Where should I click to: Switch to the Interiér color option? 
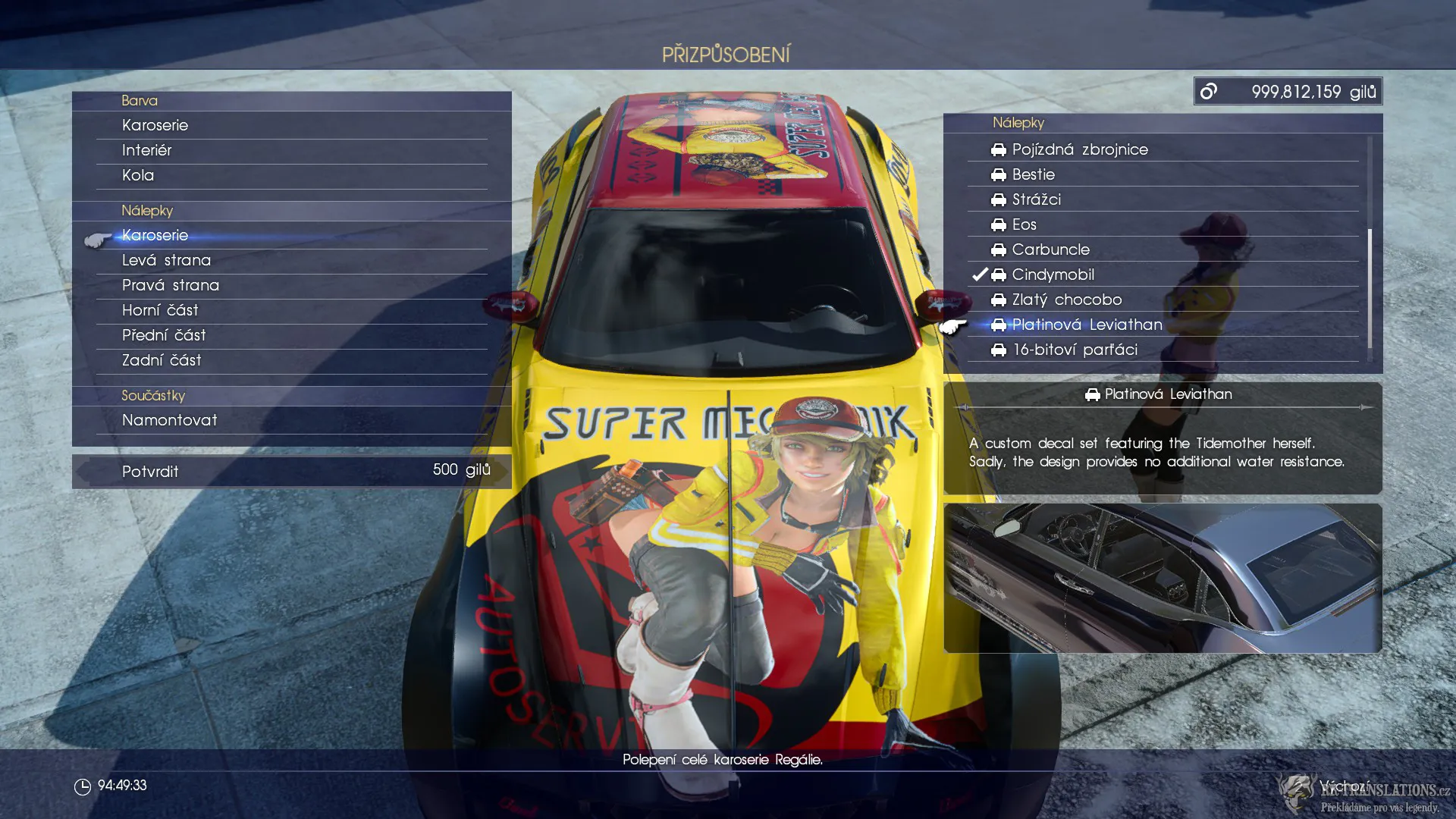click(x=146, y=150)
